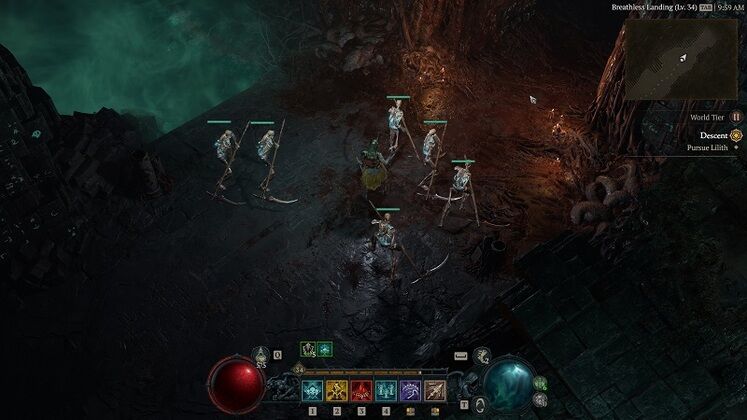This screenshot has width=747, height=420.
Task: Open the Descent quest tracker entry
Action: point(713,135)
